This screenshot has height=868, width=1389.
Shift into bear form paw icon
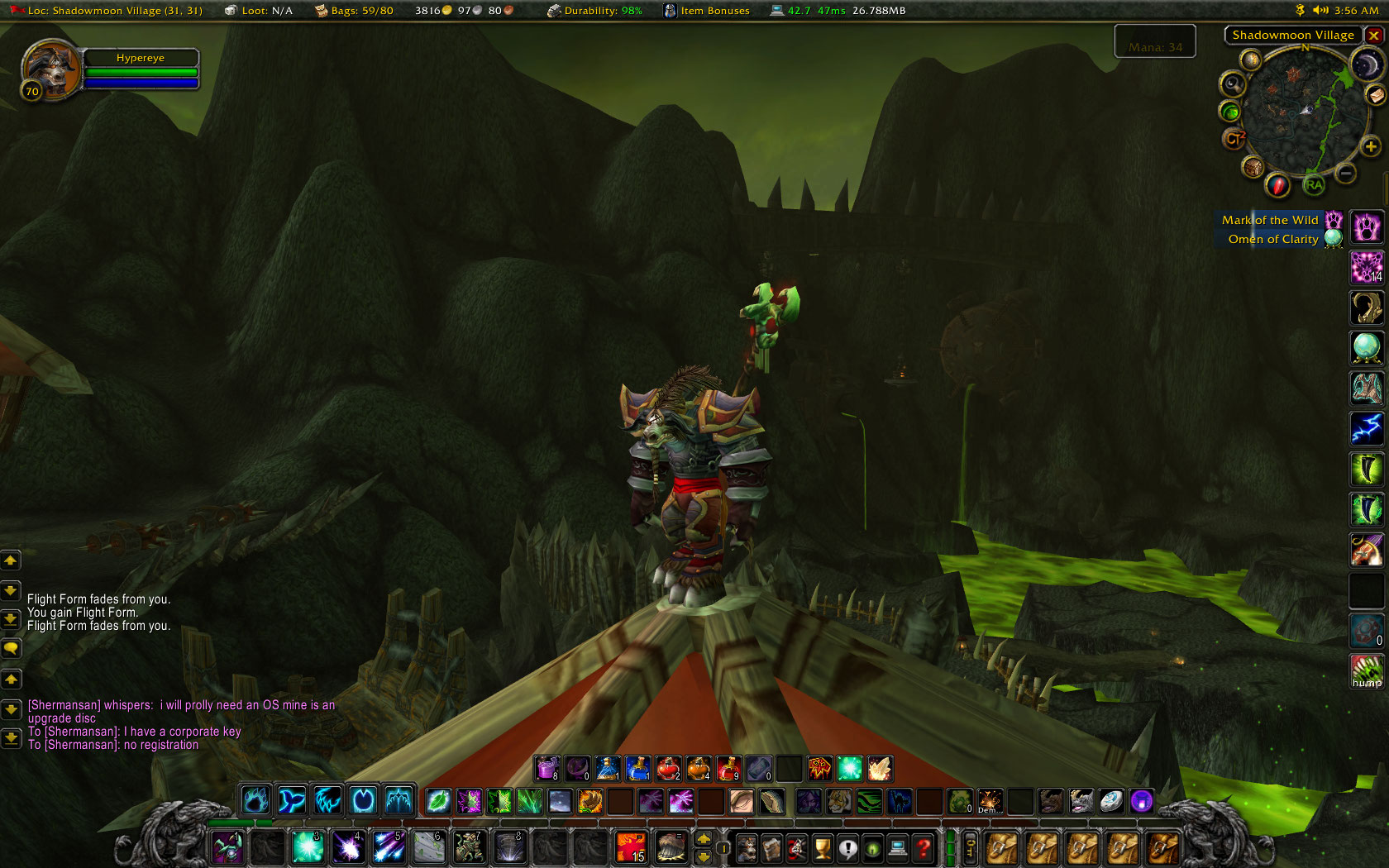(x=255, y=800)
